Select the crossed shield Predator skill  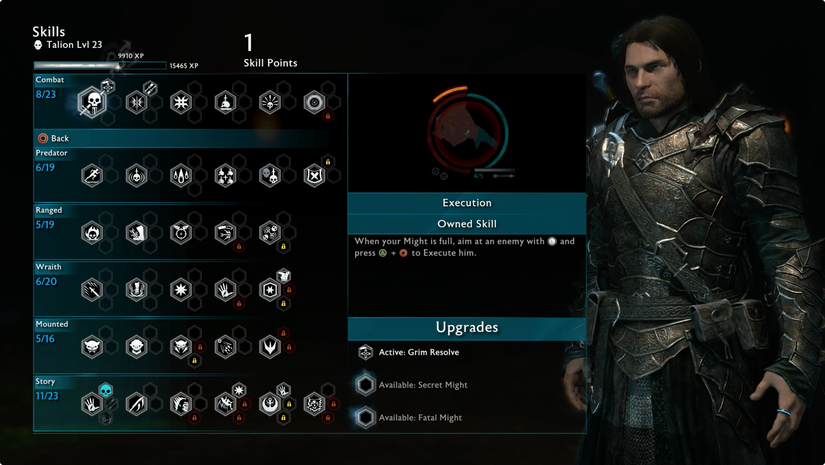click(314, 176)
